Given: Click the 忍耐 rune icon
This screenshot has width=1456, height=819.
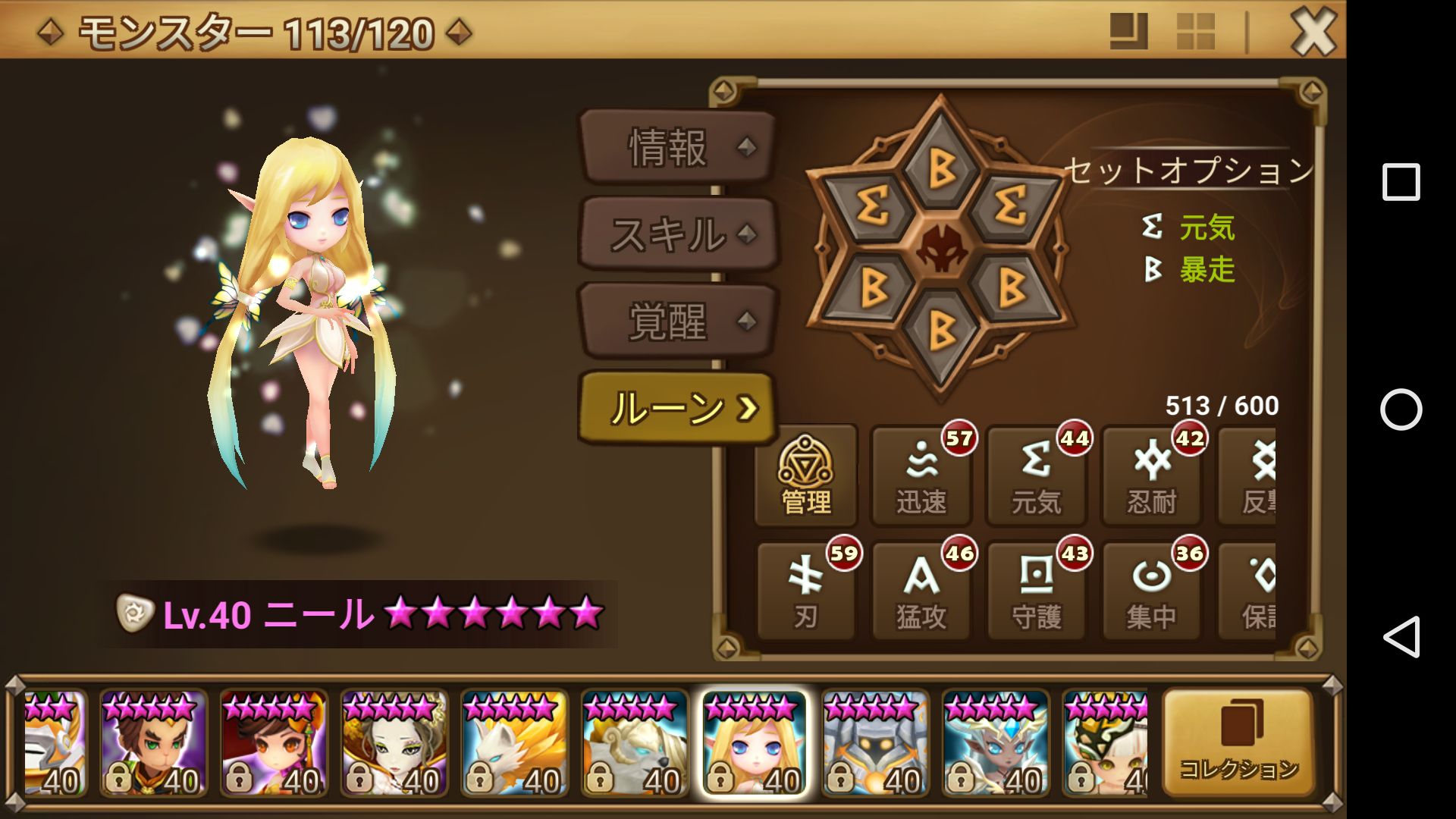Looking at the screenshot, I should 1152,478.
